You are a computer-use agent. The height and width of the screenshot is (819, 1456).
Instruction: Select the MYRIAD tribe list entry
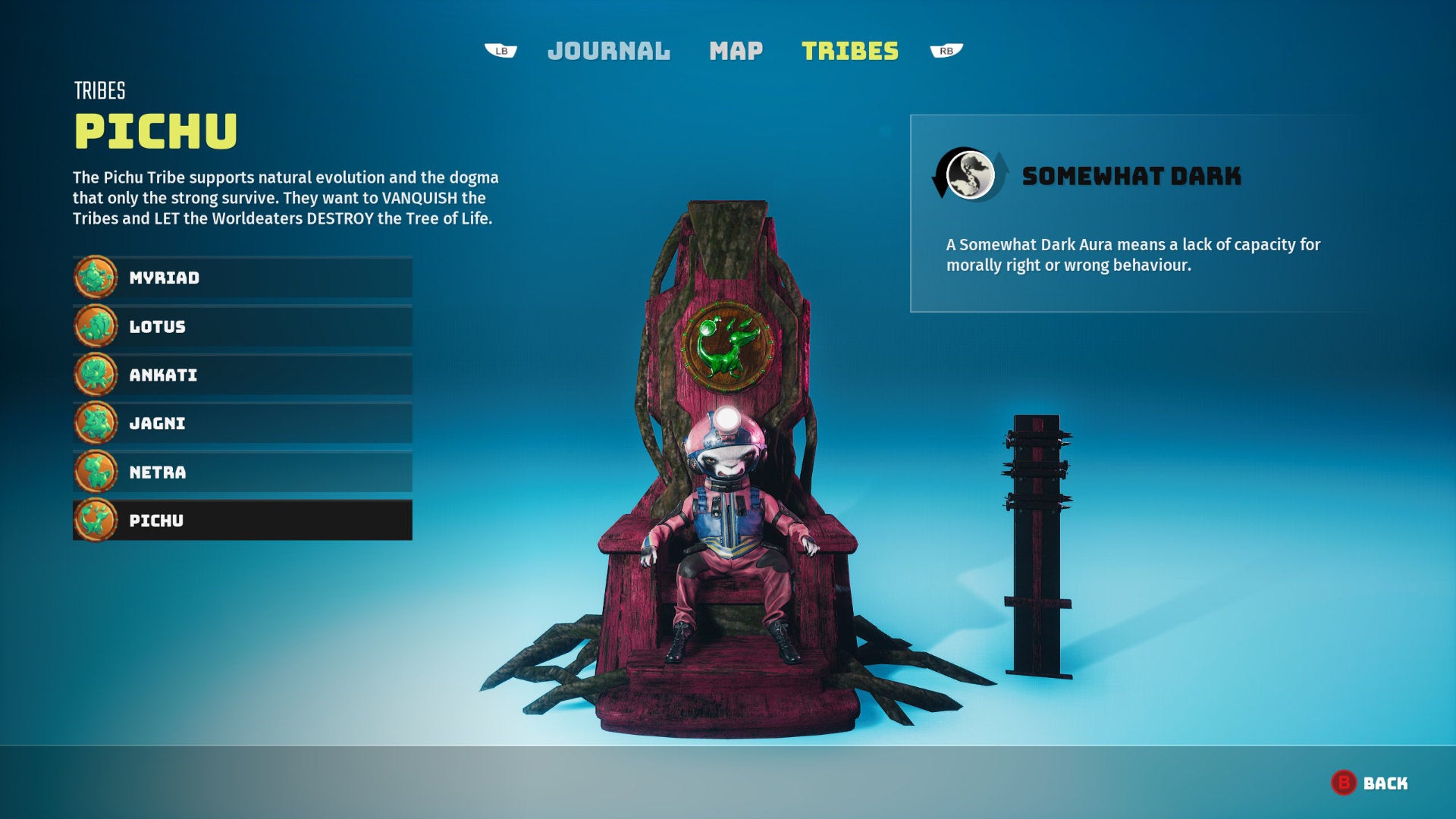coord(243,277)
